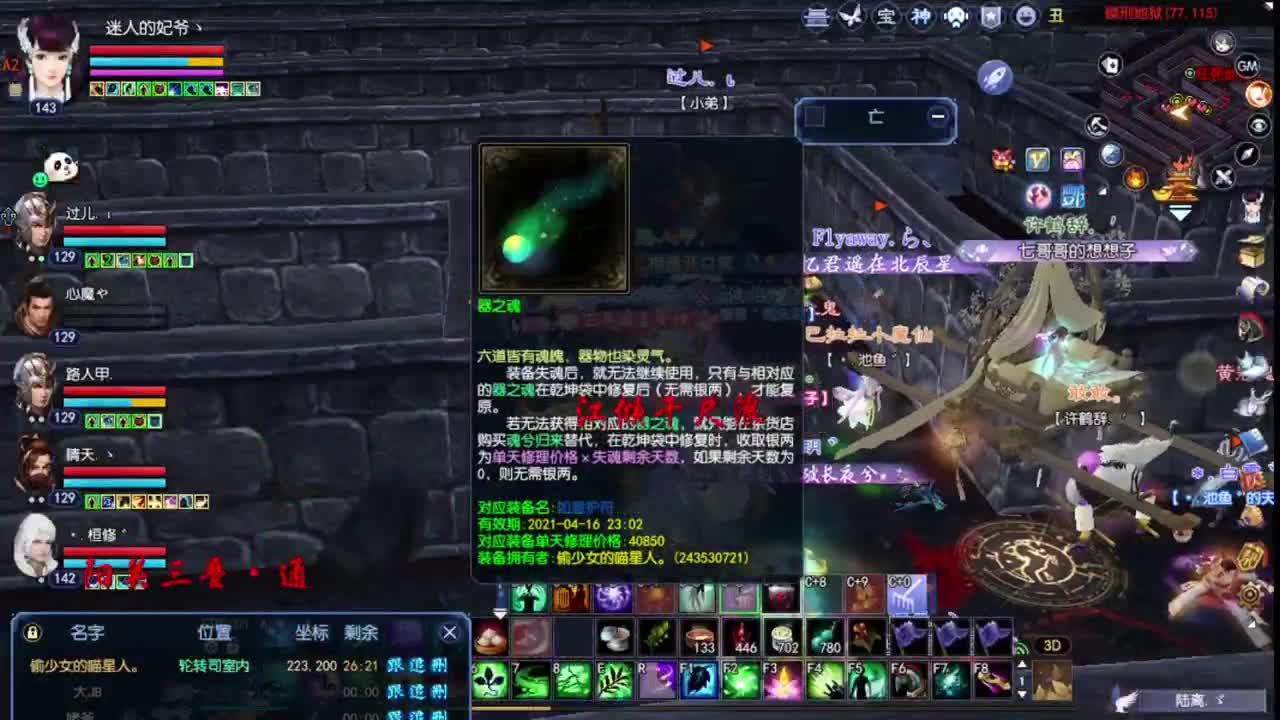Click the 剩余 column header in the tracking panel
This screenshot has width=1280, height=720.
(362, 632)
